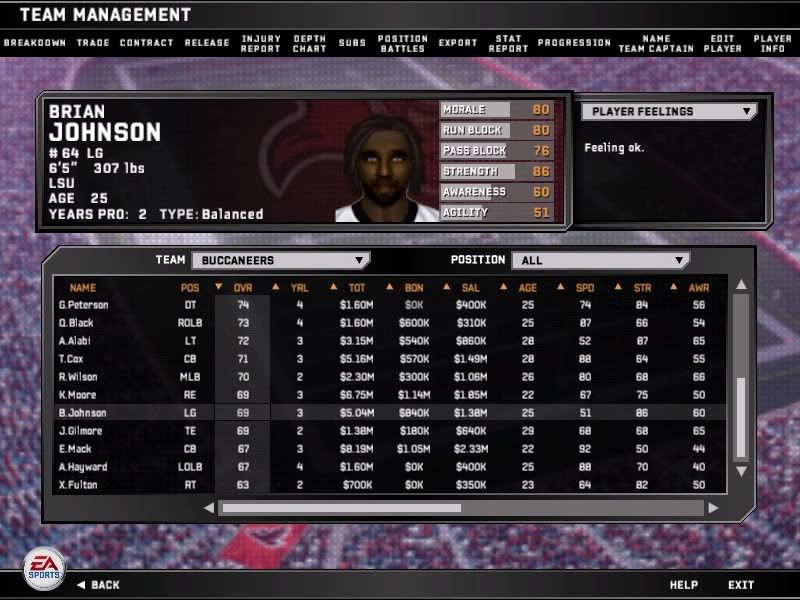Screen dimensions: 800x600
Task: Choose Edit Player from the menu
Action: pos(722,43)
